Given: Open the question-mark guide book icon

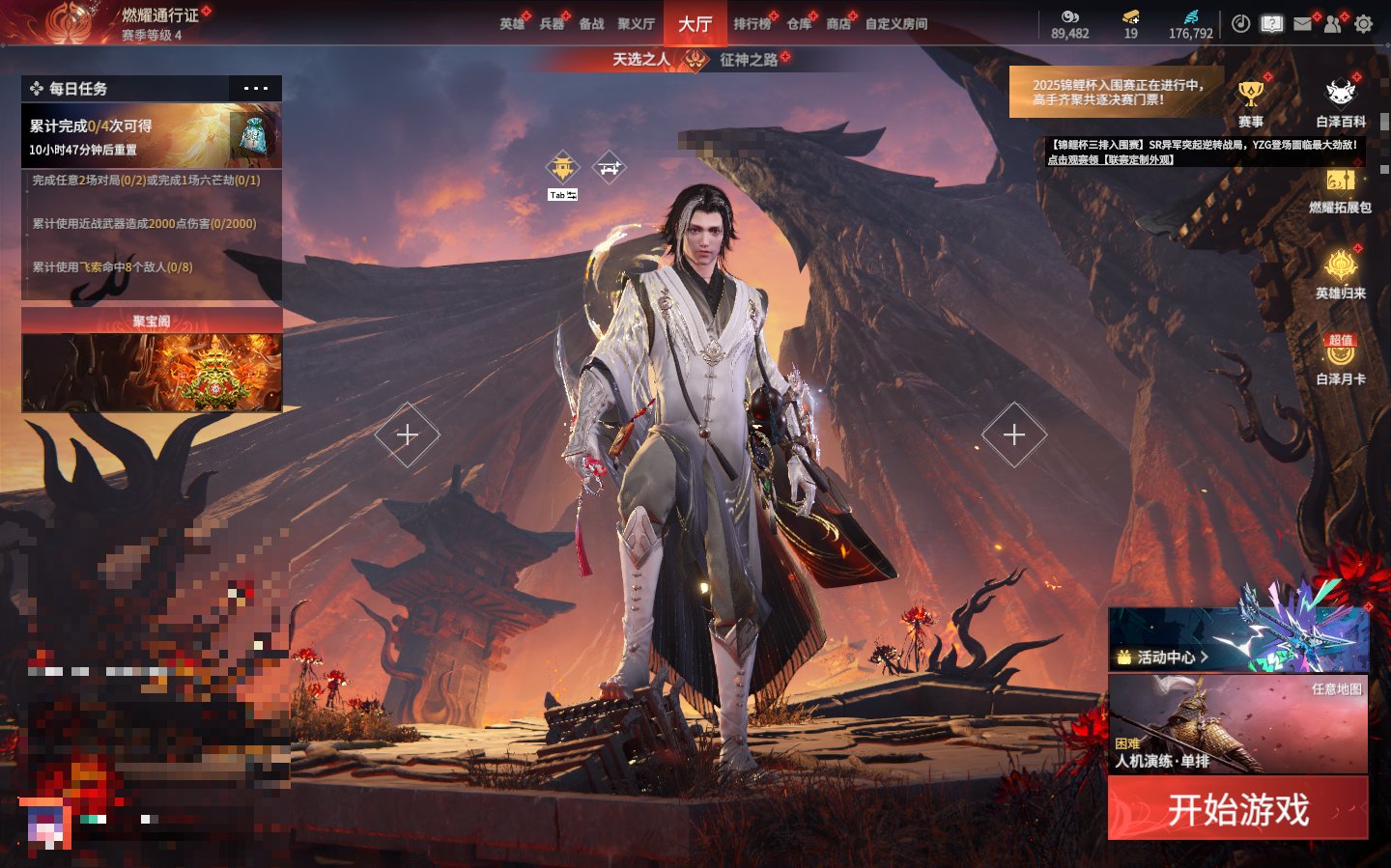Looking at the screenshot, I should [x=1271, y=24].
